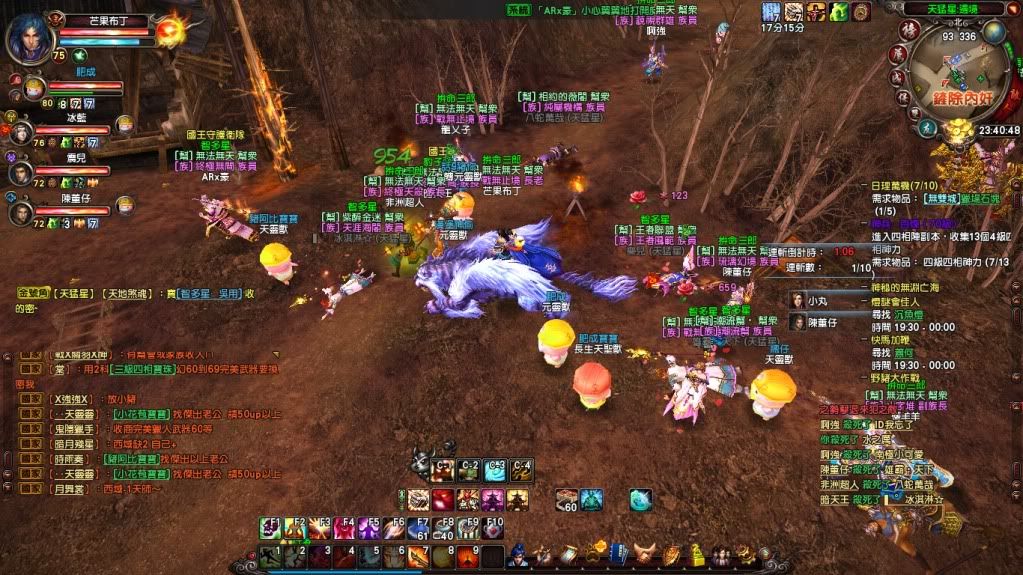This screenshot has height=575, width=1023.
Task: Select the pet 肥成 portrait
Action: [x=34, y=88]
